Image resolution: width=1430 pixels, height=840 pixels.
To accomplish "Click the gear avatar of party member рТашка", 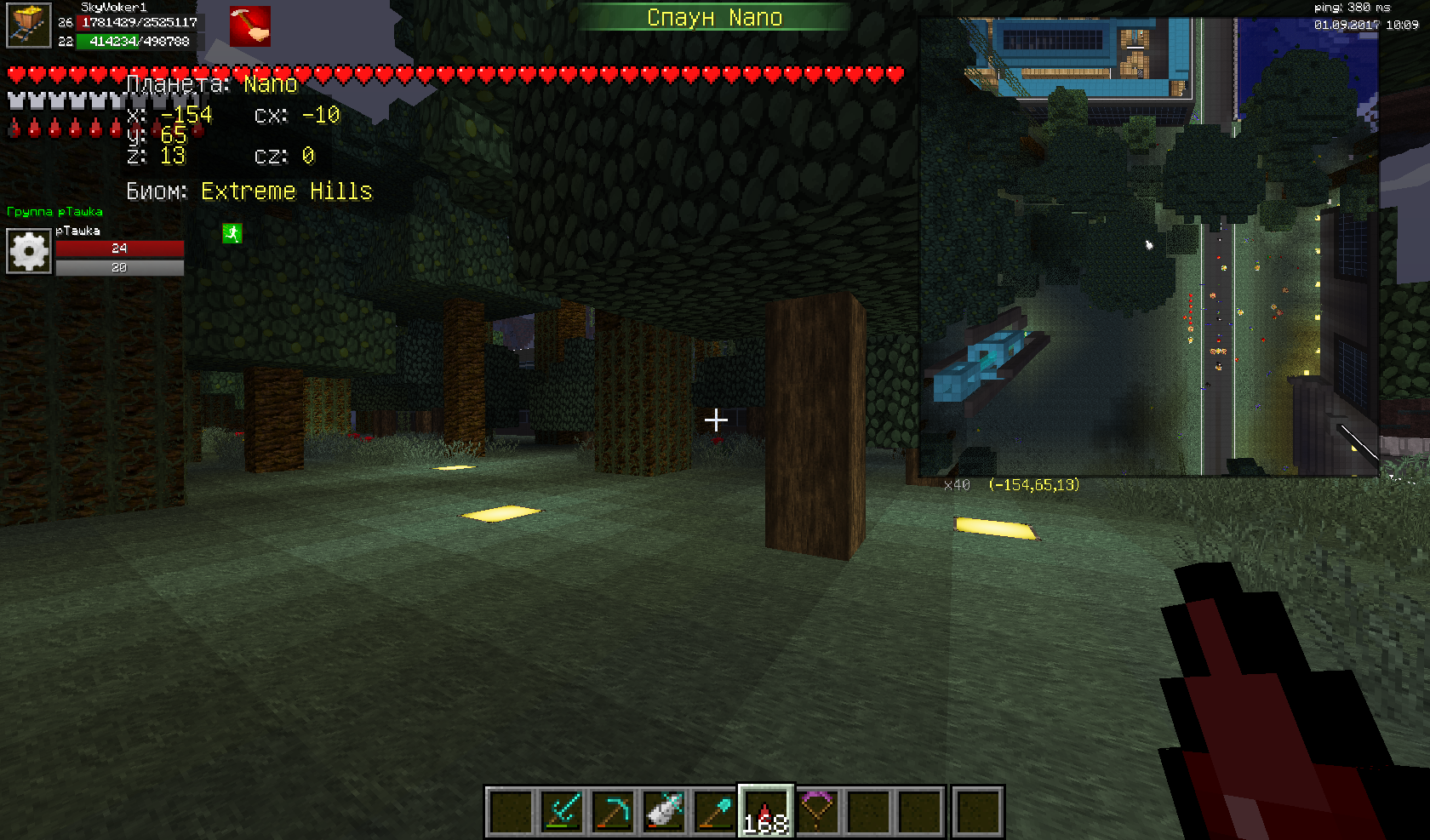I will click(29, 251).
